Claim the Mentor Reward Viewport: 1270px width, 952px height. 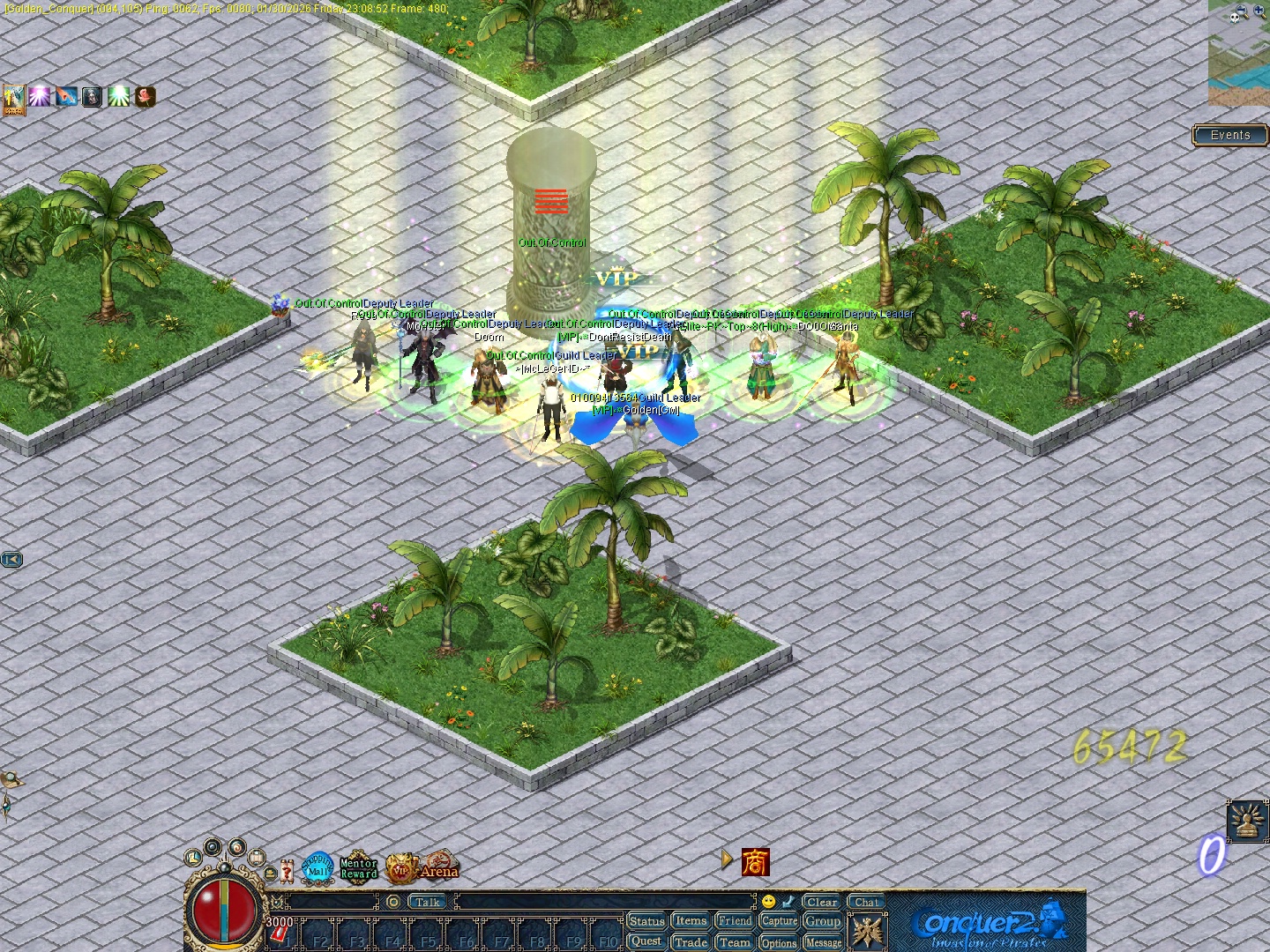[x=357, y=866]
